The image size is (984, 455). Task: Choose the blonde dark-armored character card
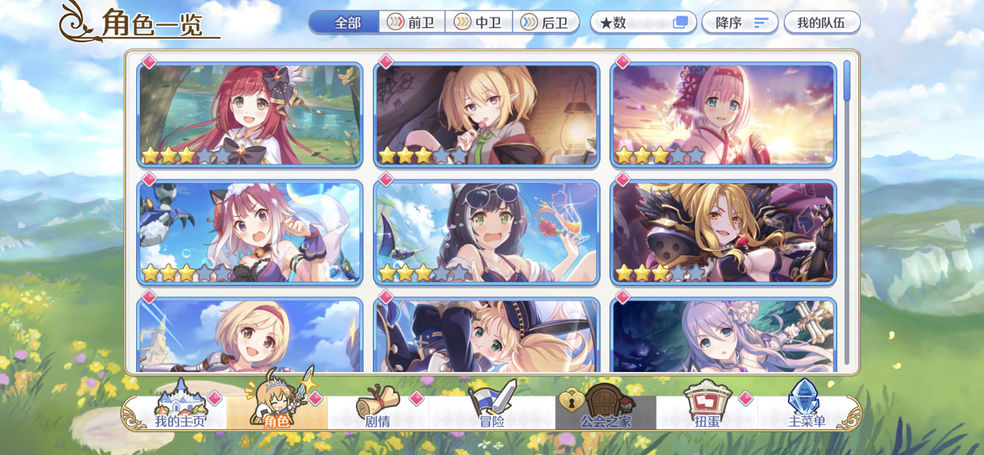(x=723, y=232)
